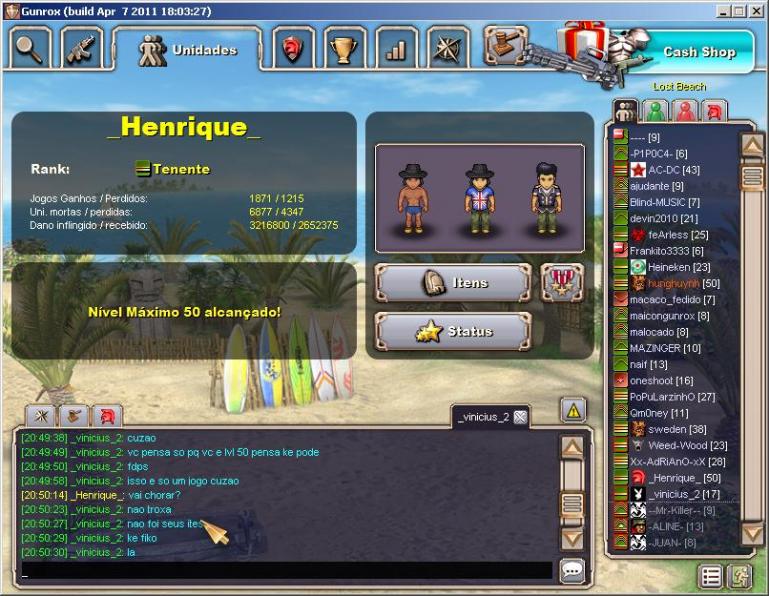Click the speech bubble send button
Screen dimensions: 769x596
click(573, 571)
